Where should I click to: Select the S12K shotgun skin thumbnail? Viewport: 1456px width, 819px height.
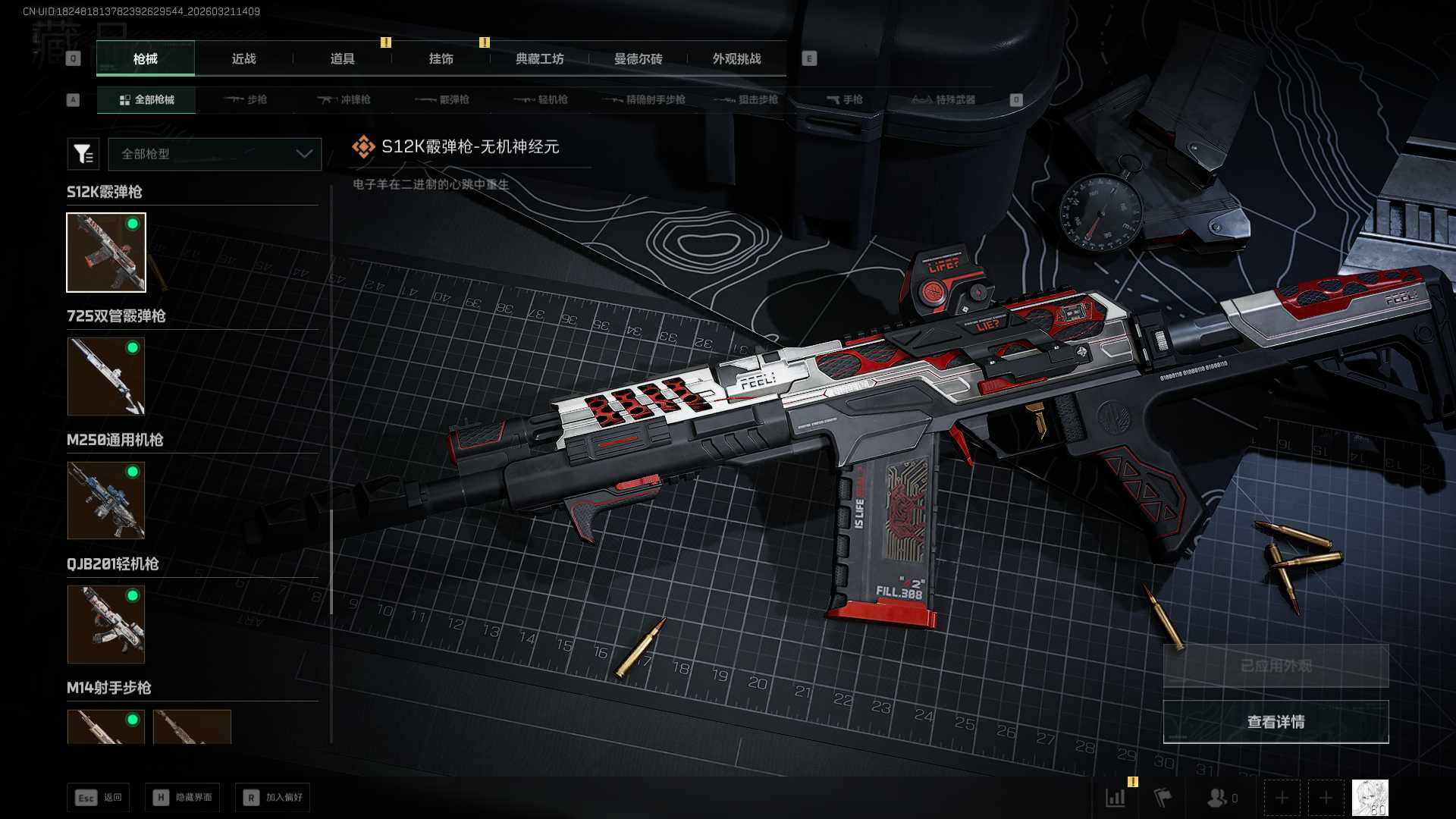[x=106, y=253]
